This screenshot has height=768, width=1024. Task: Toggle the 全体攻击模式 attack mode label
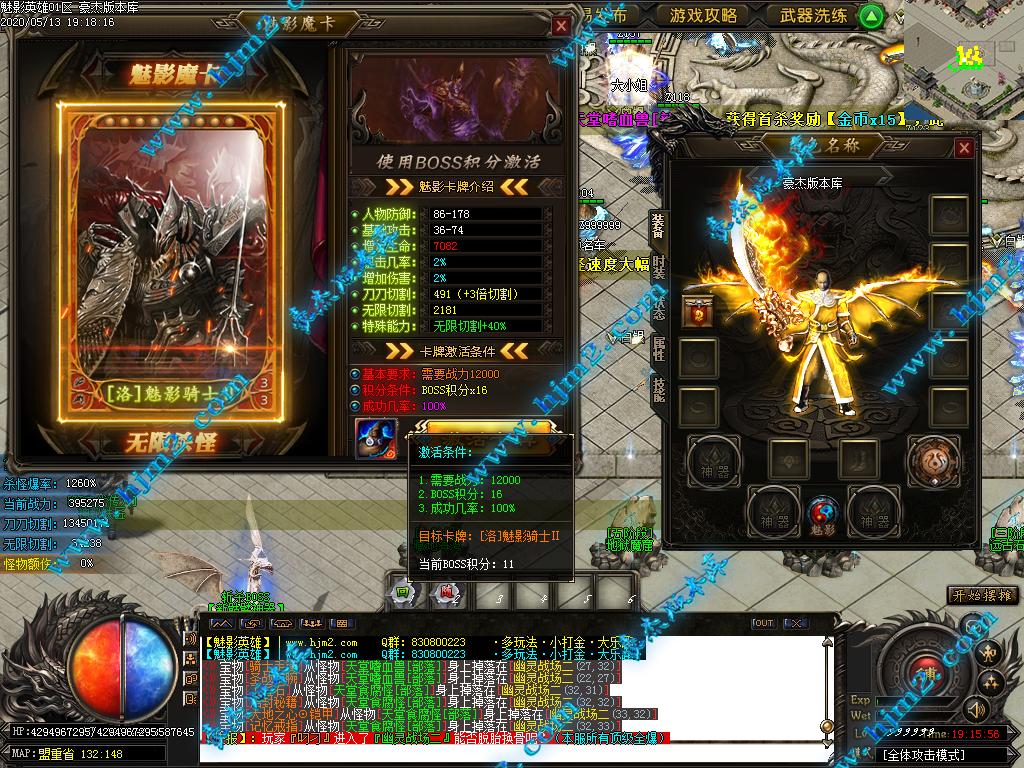pyautogui.click(x=924, y=754)
